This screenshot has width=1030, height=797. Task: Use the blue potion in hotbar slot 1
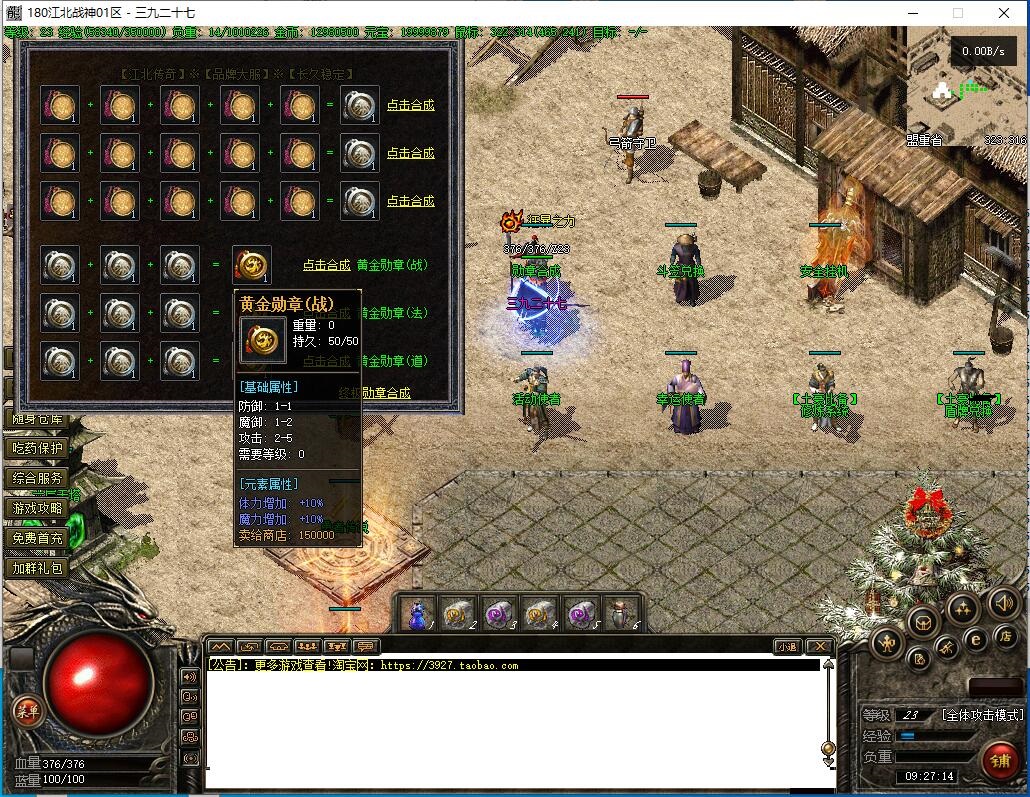coord(419,612)
